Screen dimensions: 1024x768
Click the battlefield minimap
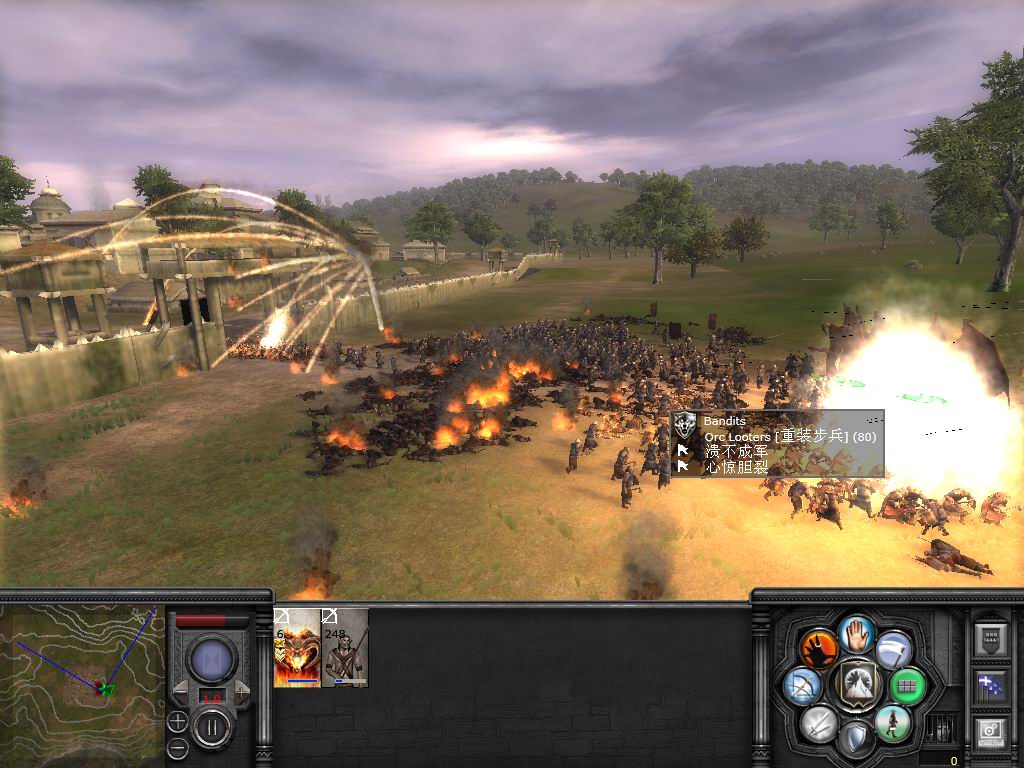(82, 678)
